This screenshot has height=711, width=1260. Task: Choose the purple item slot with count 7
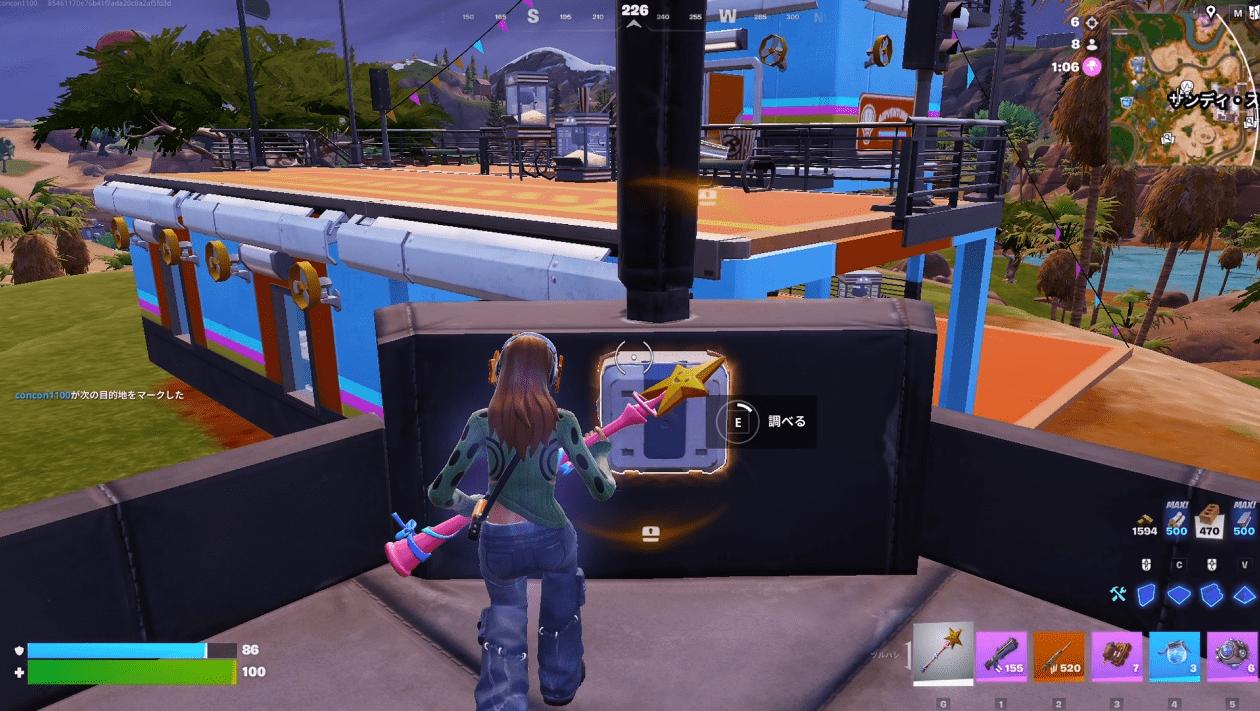coord(1117,657)
